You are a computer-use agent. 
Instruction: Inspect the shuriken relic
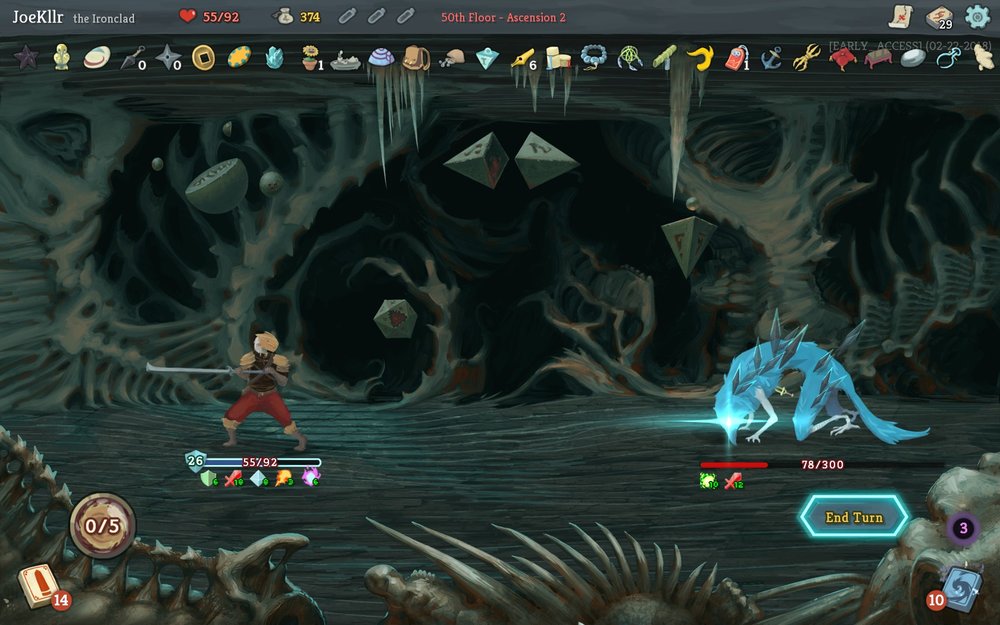(167, 58)
